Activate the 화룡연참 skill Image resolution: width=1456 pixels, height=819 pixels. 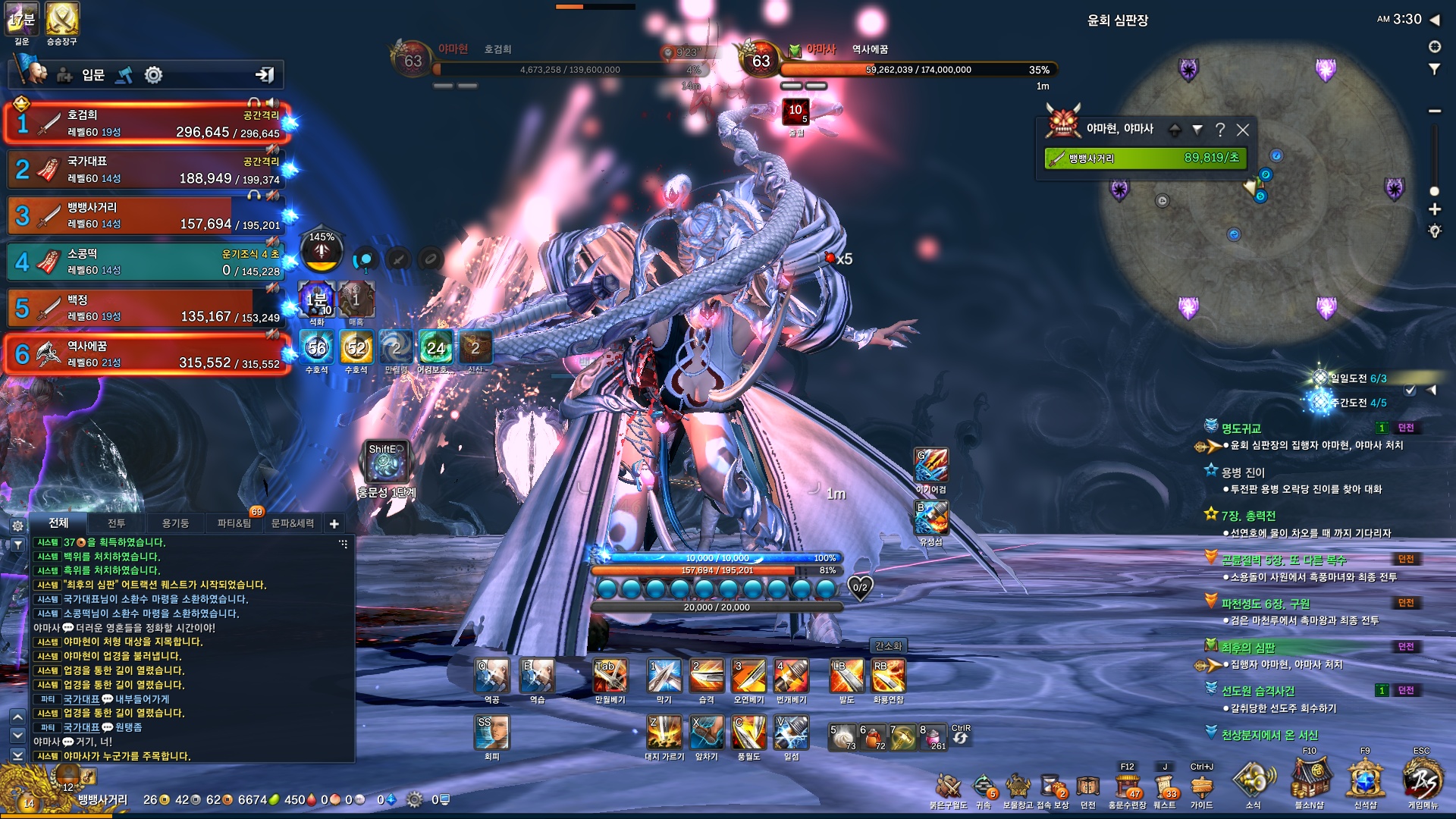888,676
